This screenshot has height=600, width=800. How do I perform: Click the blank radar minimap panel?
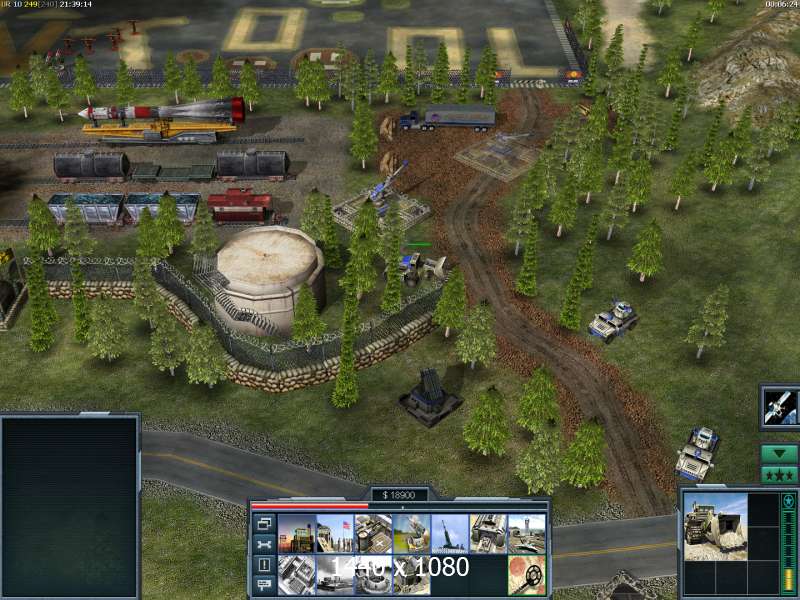point(69,506)
